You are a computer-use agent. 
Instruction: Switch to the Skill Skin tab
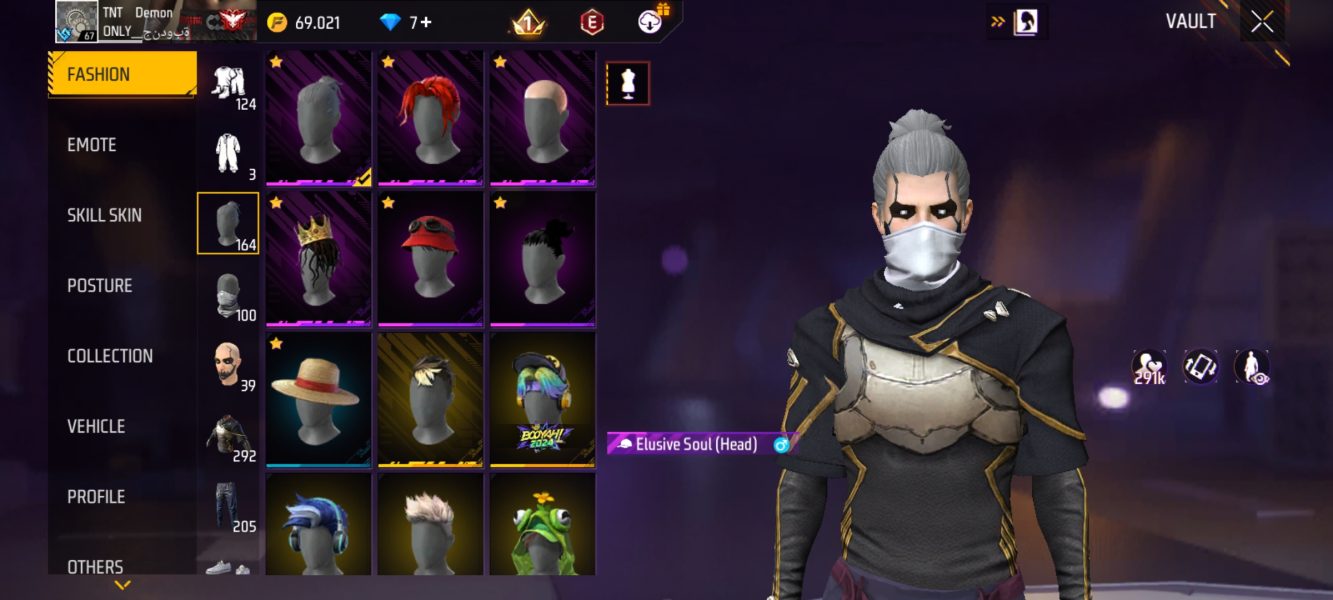pyautogui.click(x=104, y=215)
